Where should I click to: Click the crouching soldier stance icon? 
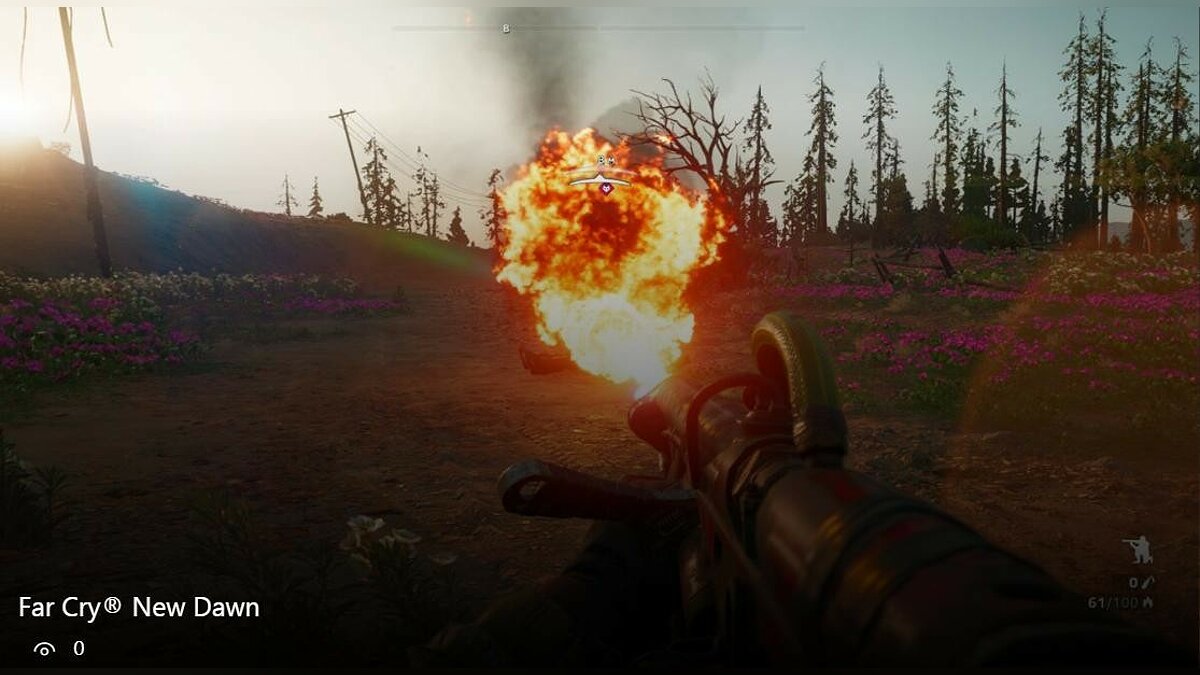click(1137, 550)
